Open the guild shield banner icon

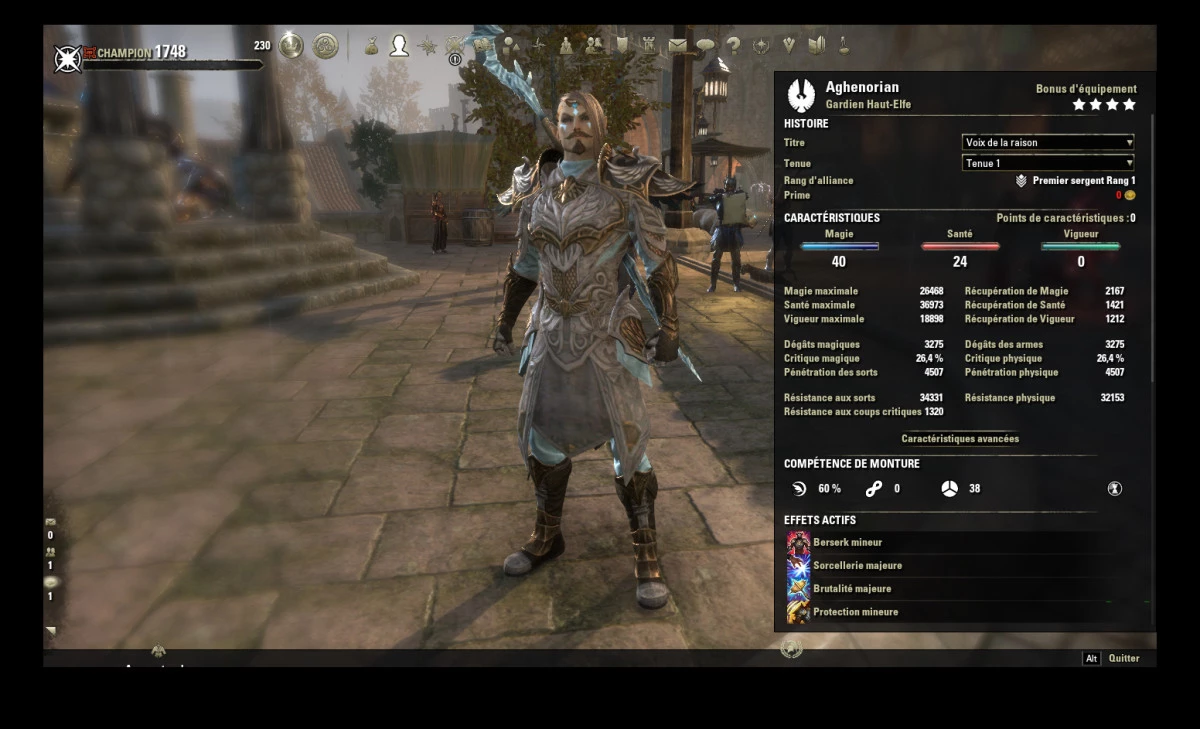pyautogui.click(x=622, y=45)
